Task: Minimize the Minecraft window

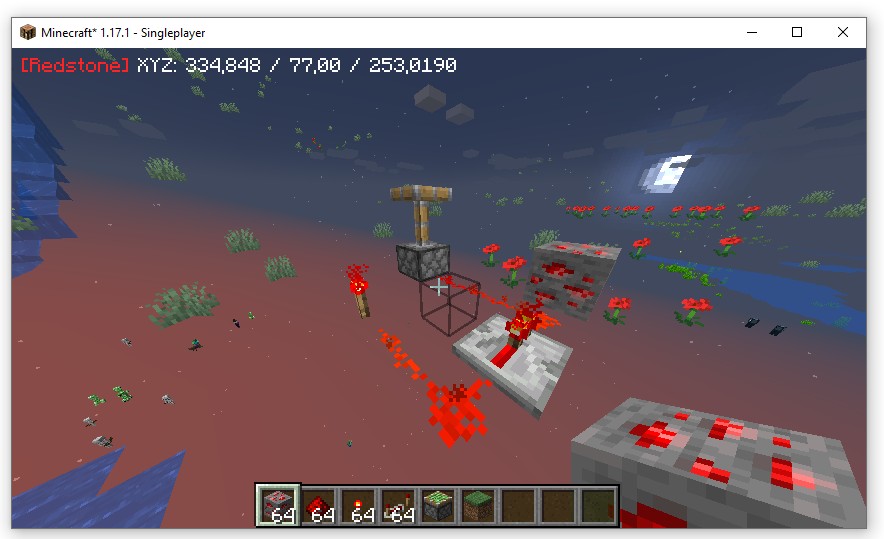Action: point(751,32)
